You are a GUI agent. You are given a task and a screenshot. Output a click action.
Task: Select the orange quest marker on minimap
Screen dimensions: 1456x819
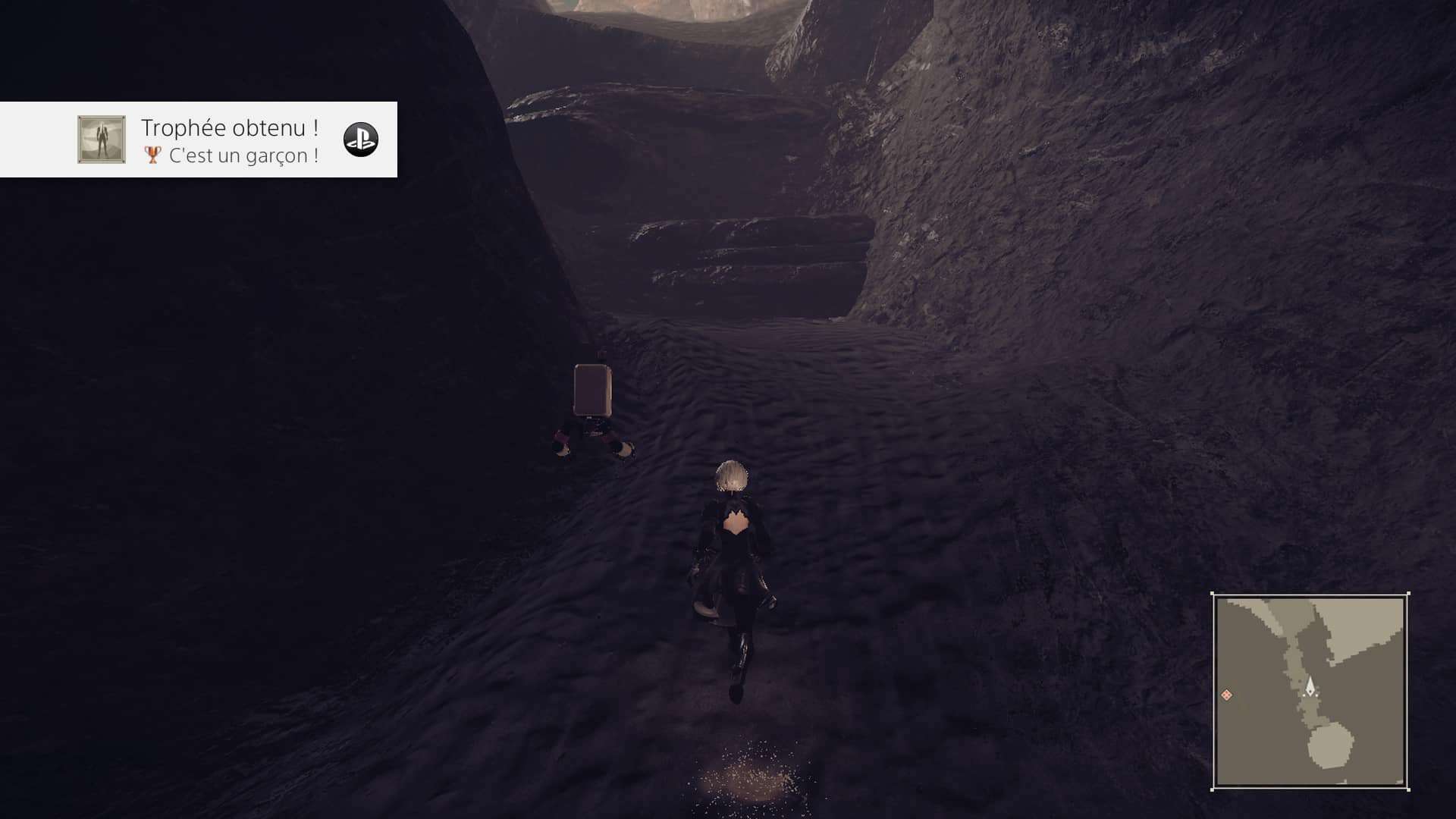pyautogui.click(x=1226, y=695)
